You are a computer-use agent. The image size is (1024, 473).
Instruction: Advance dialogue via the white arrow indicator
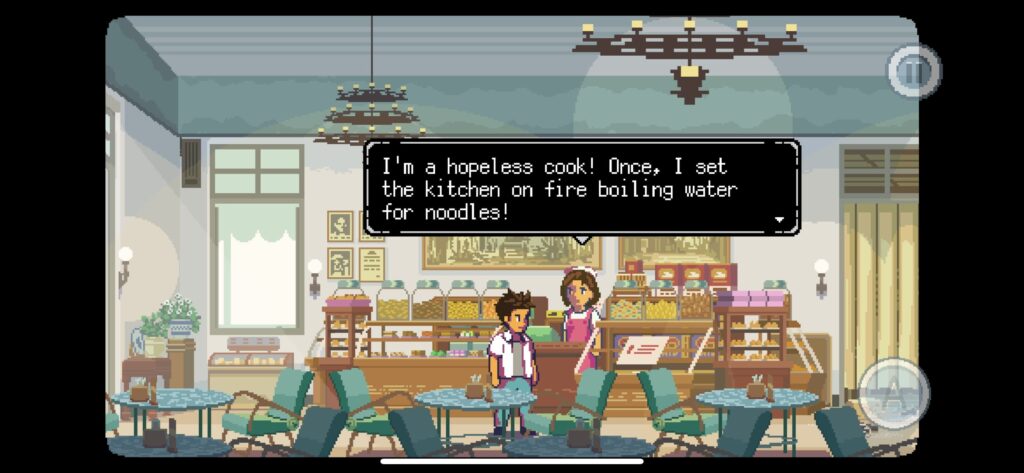[779, 219]
